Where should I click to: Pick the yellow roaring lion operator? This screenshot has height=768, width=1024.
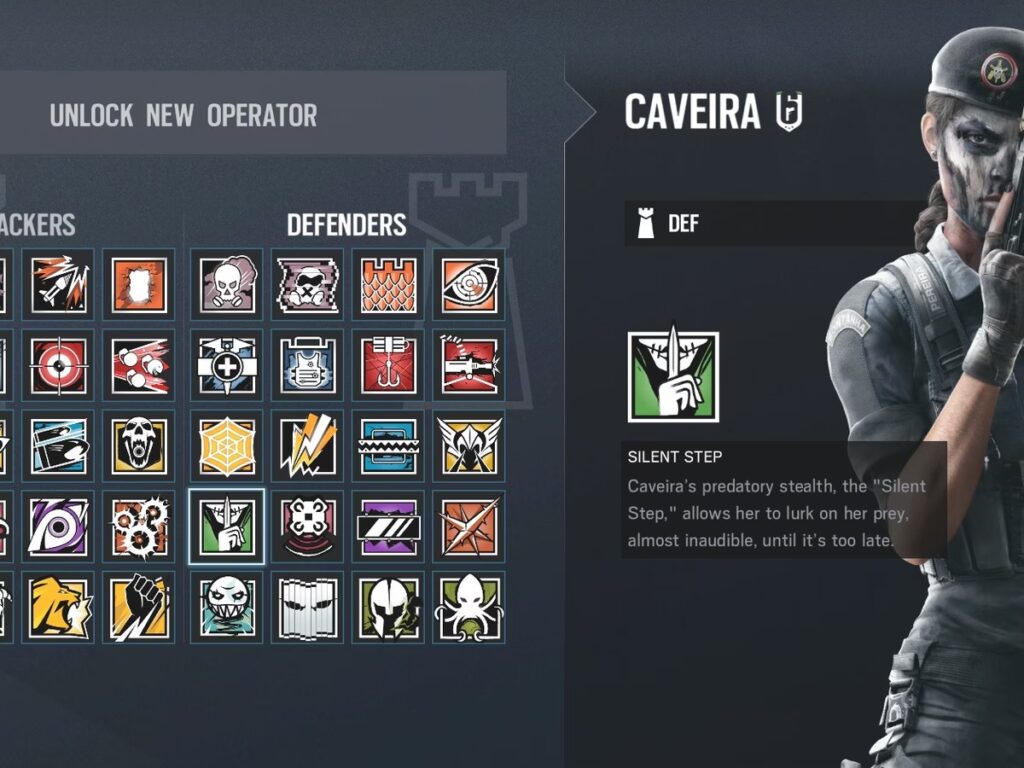point(58,606)
